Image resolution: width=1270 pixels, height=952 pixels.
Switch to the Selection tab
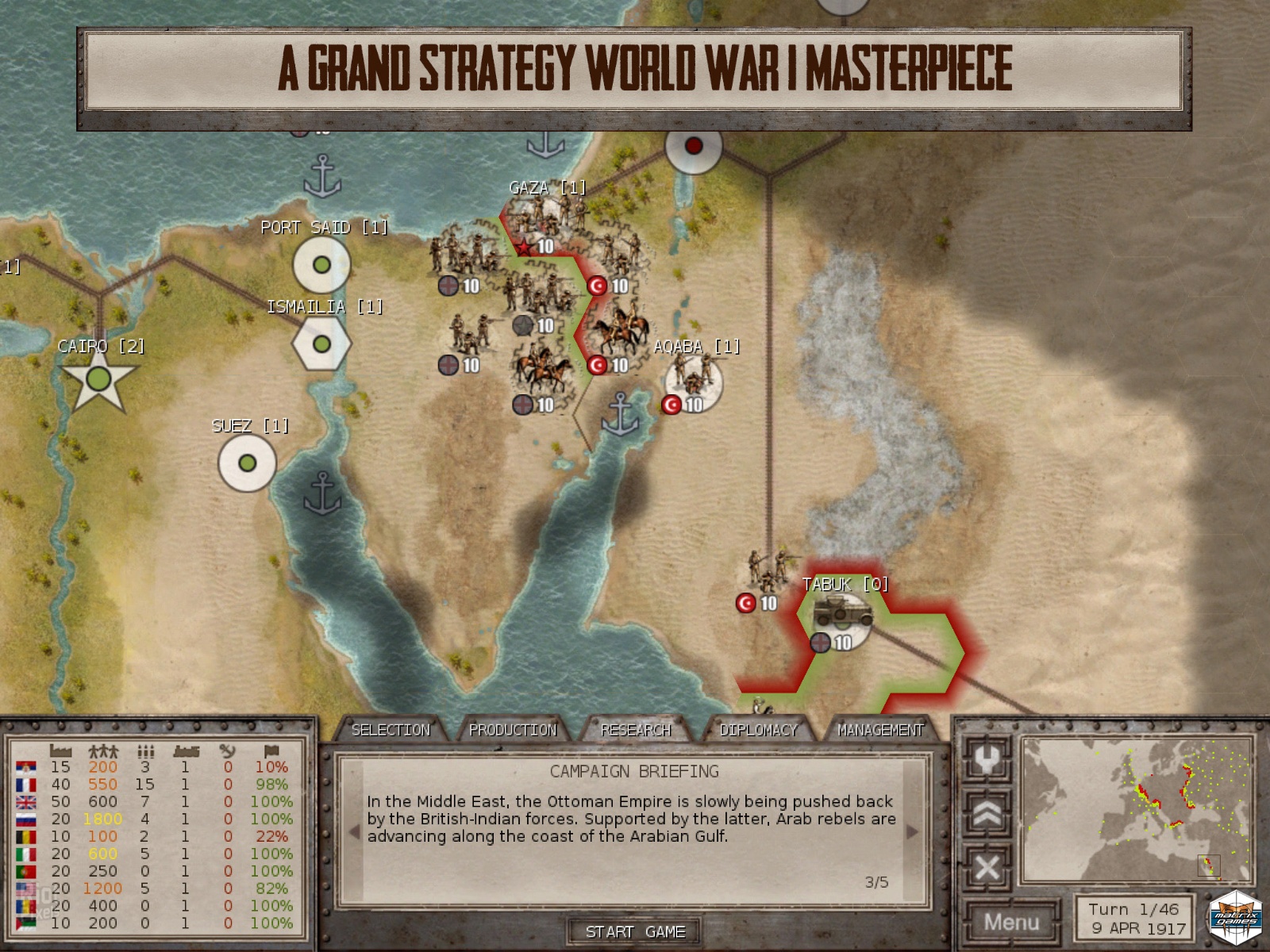click(x=391, y=730)
